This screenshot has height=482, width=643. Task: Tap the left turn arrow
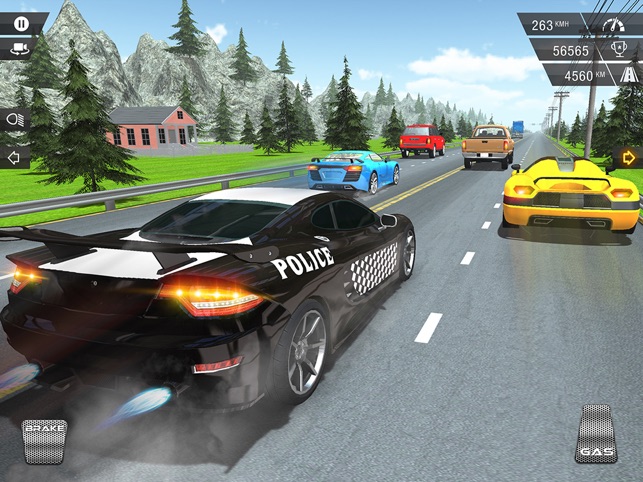click(13, 157)
